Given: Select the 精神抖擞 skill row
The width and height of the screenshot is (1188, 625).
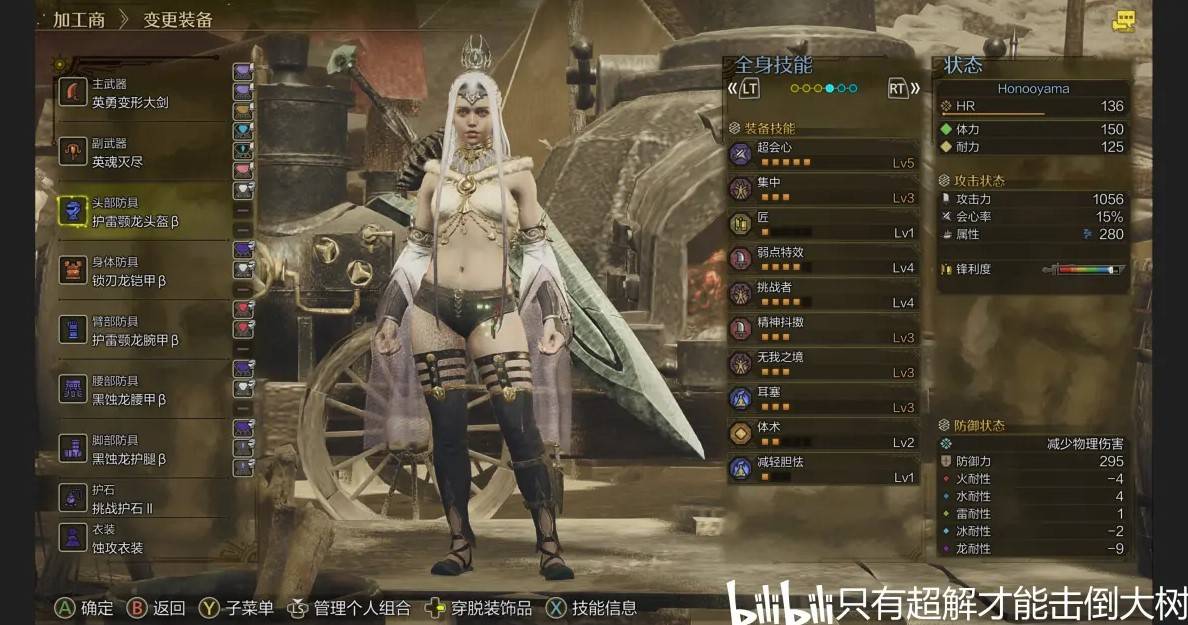Looking at the screenshot, I should coord(822,329).
